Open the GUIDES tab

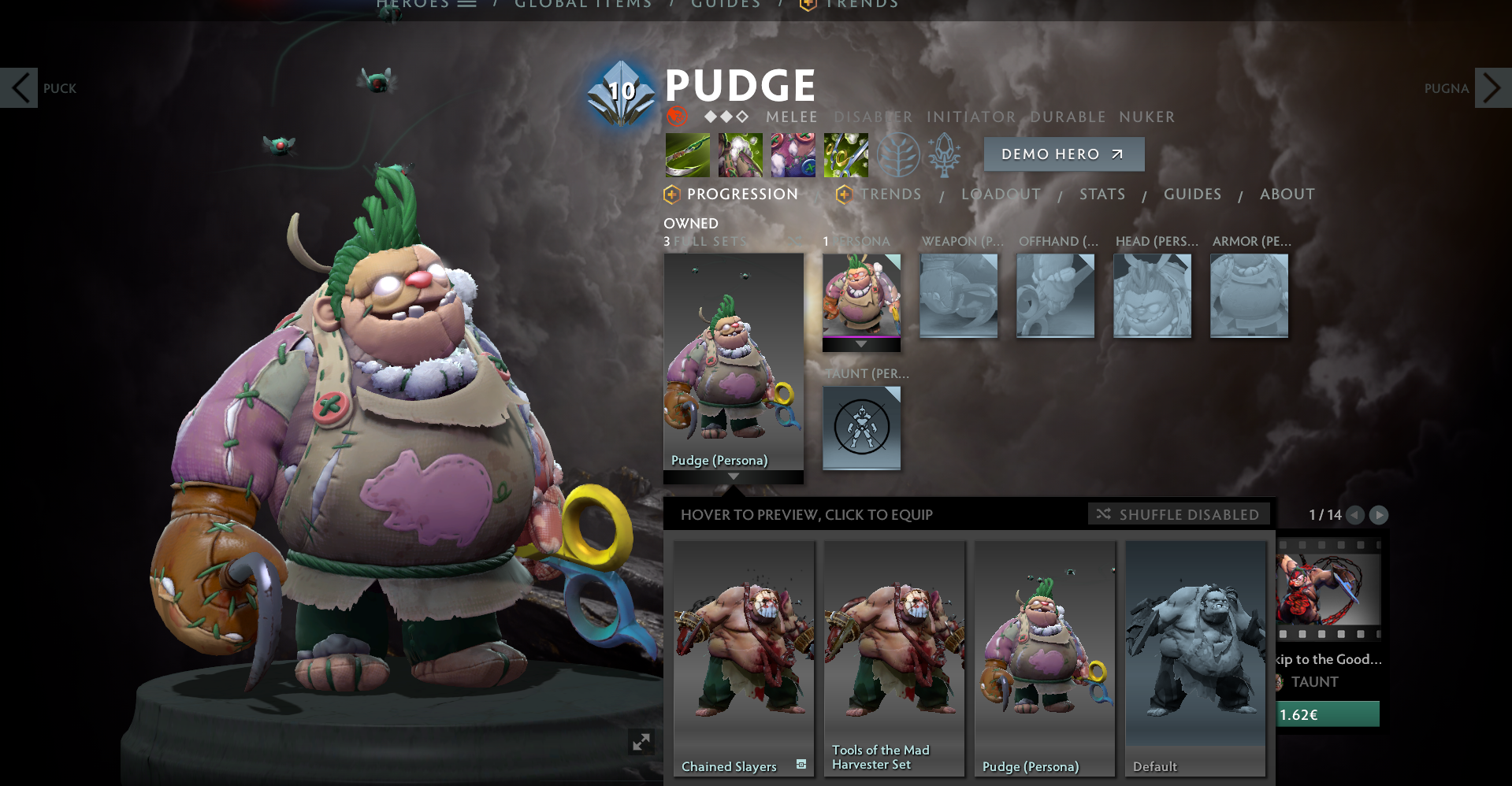pyautogui.click(x=1192, y=194)
